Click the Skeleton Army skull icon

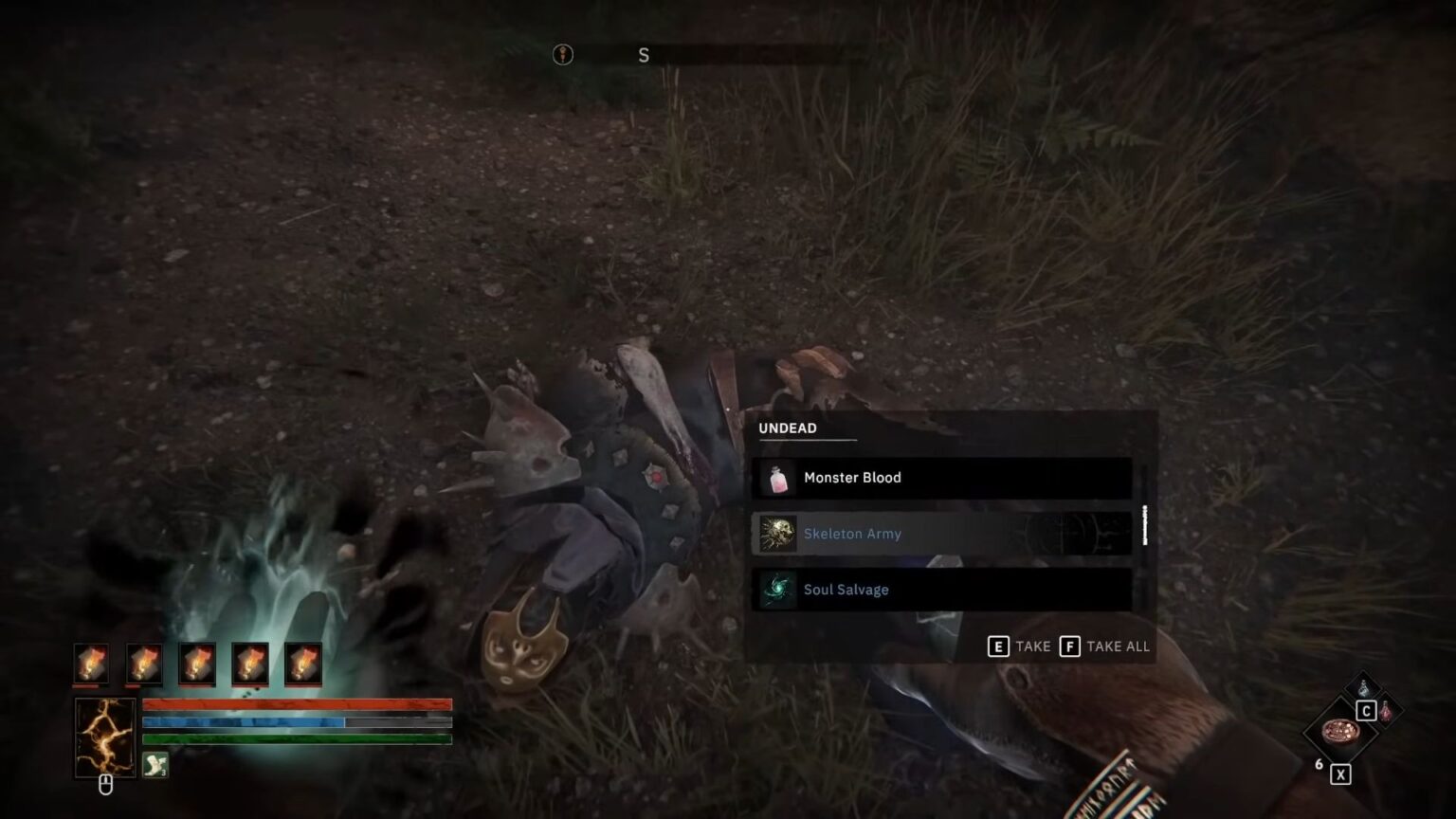coord(778,534)
